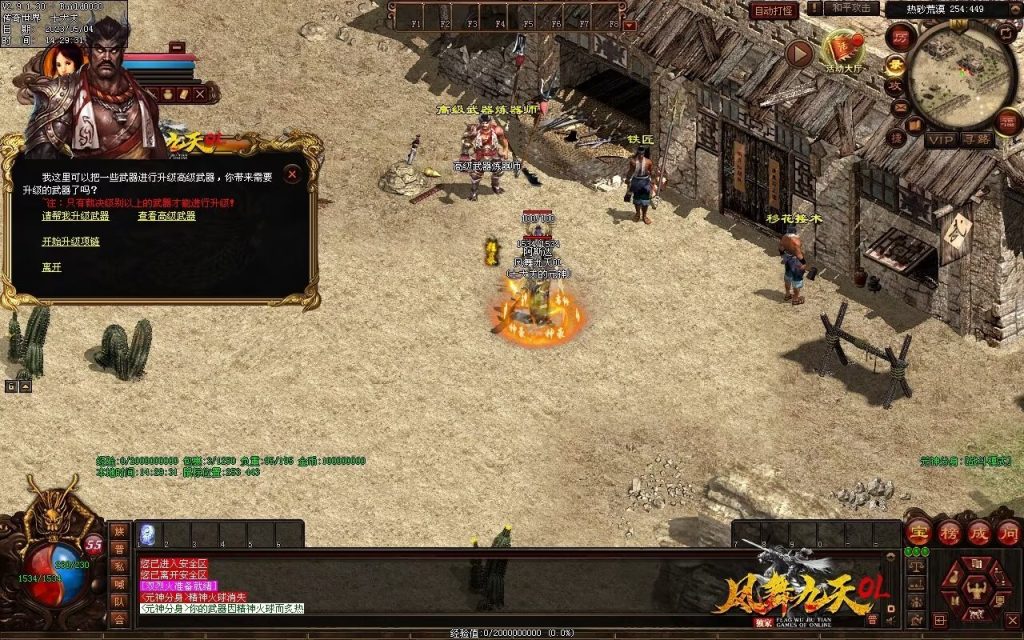The width and height of the screenshot is (1024, 640).
Task: Toggle the 自动打怪 auto-fight button
Action: pos(774,10)
